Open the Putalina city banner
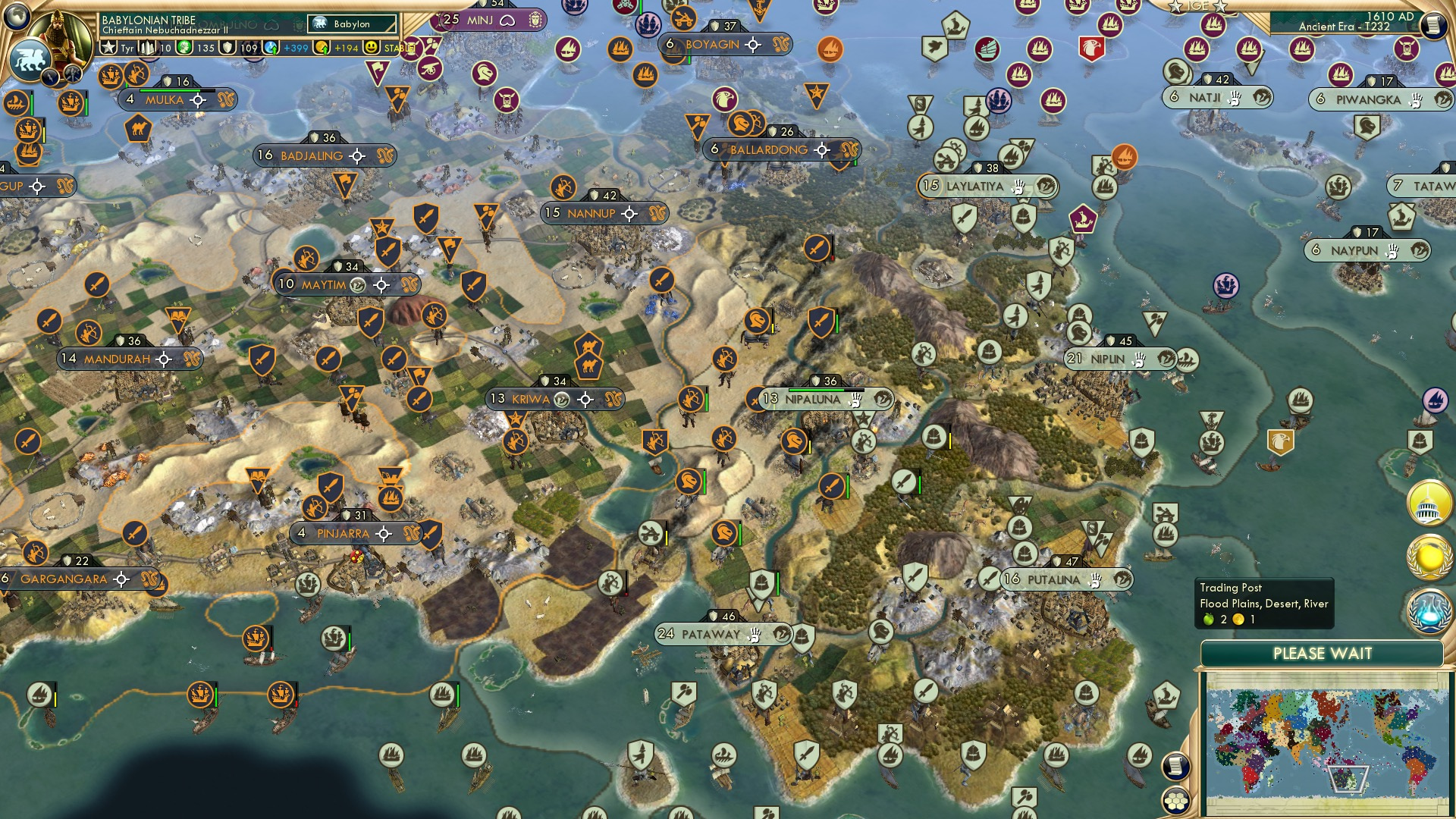The height and width of the screenshot is (819, 1456). tap(1053, 579)
